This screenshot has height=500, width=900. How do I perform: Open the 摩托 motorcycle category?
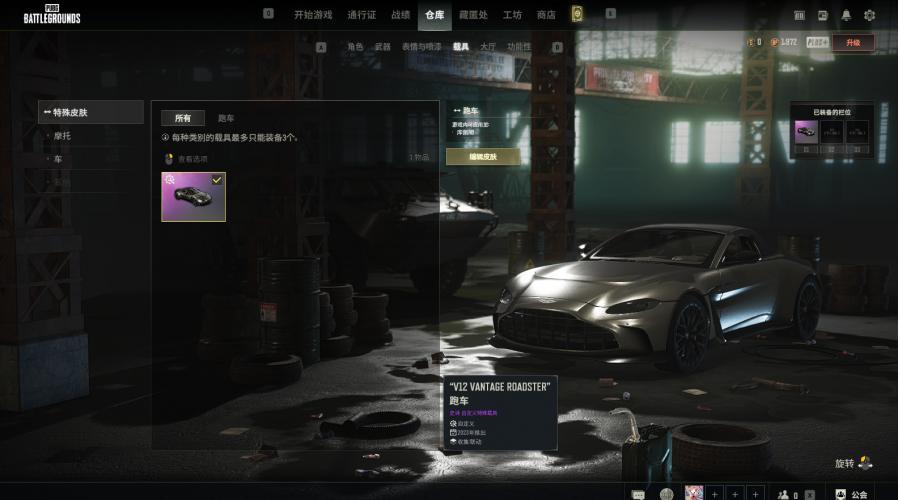point(63,136)
